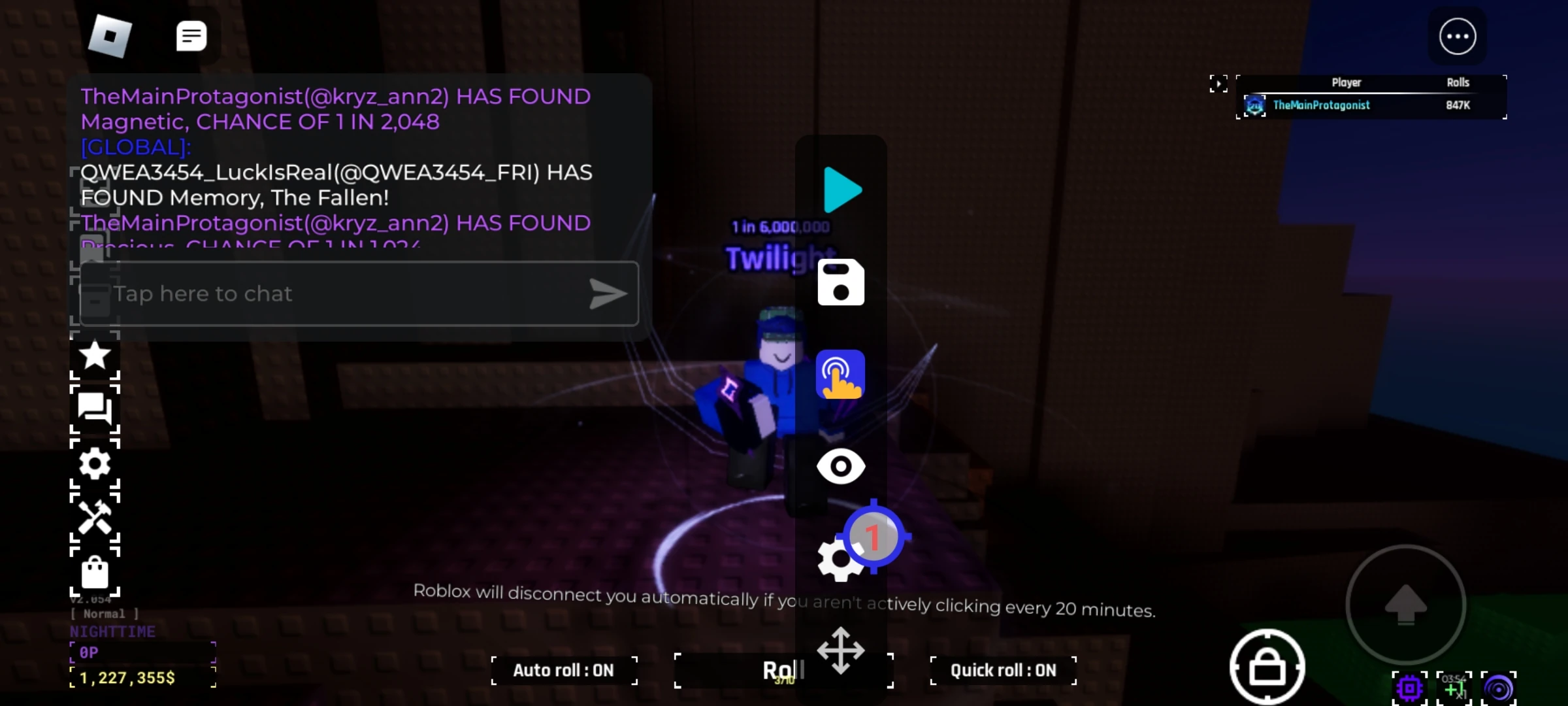This screenshot has height=706, width=1568.
Task: Toggle Quick roll off
Action: click(1003, 670)
